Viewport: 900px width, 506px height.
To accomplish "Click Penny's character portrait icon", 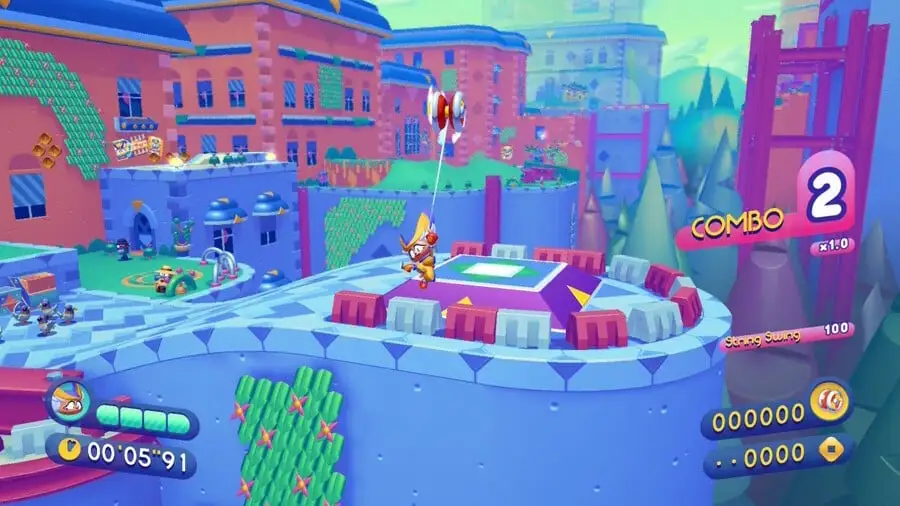I will 68,403.
